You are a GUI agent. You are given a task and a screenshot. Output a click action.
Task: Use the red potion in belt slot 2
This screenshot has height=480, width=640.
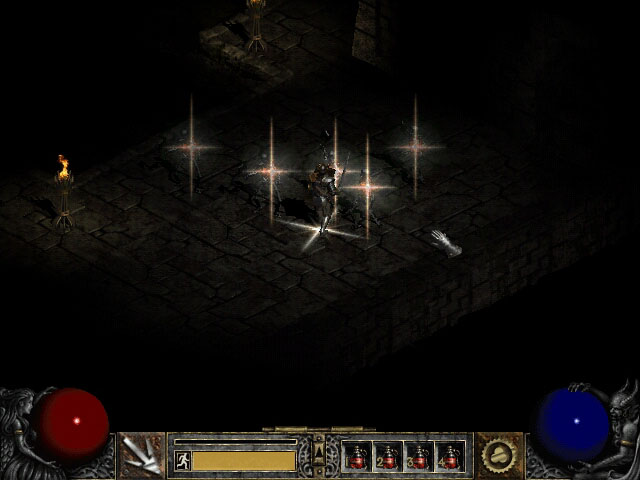[x=388, y=457]
